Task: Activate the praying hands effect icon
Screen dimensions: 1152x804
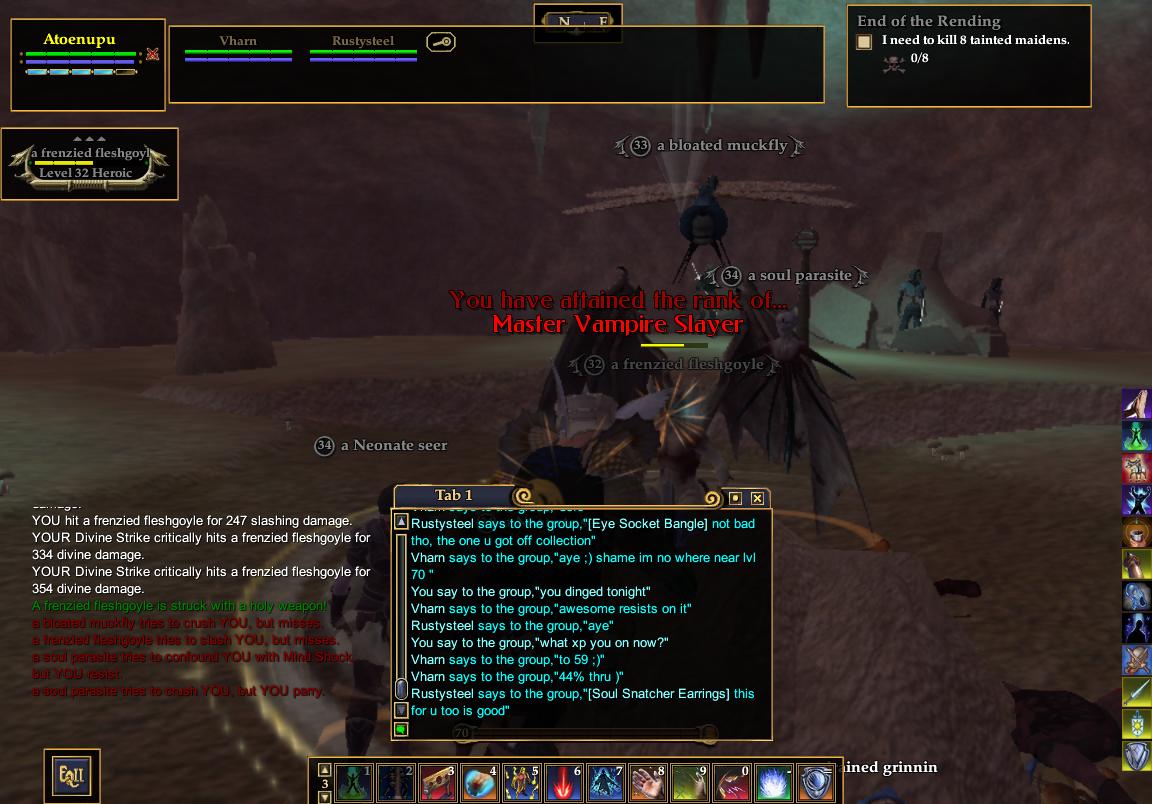Action: (1136, 404)
